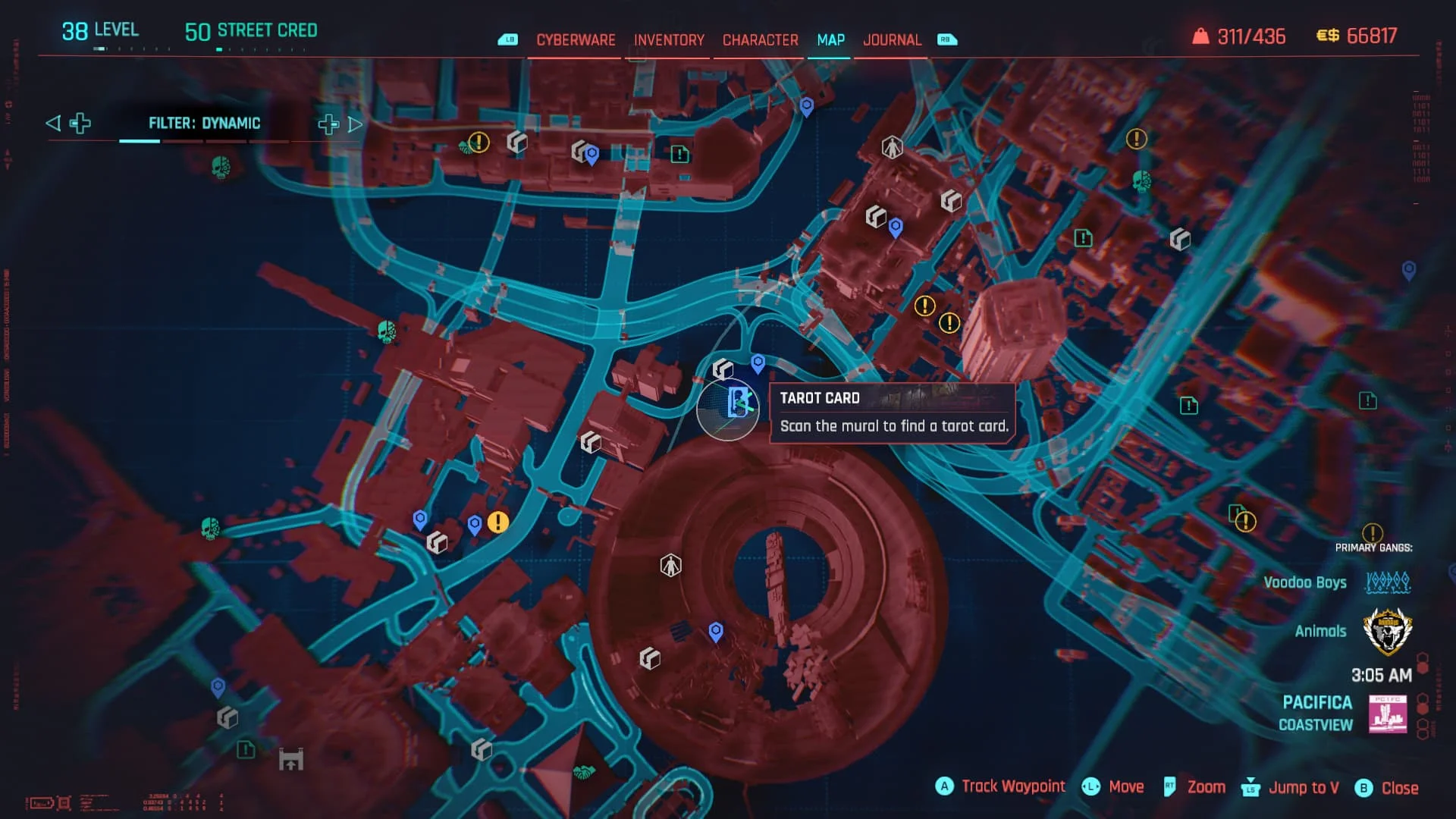Screen dimensions: 1456x819
Task: Switch to the JOURNAL tab
Action: click(x=893, y=39)
